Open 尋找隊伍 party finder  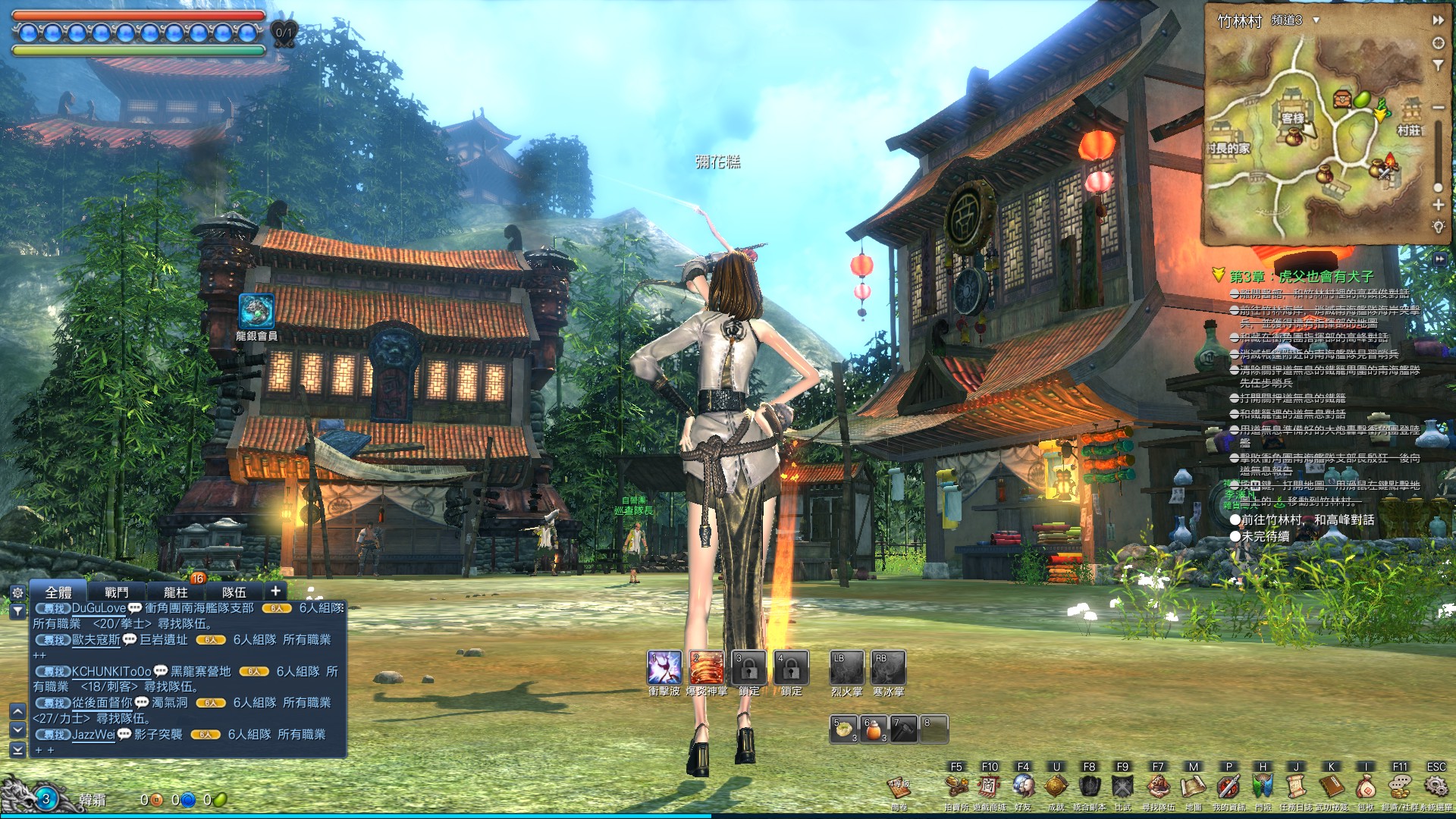click(1157, 786)
